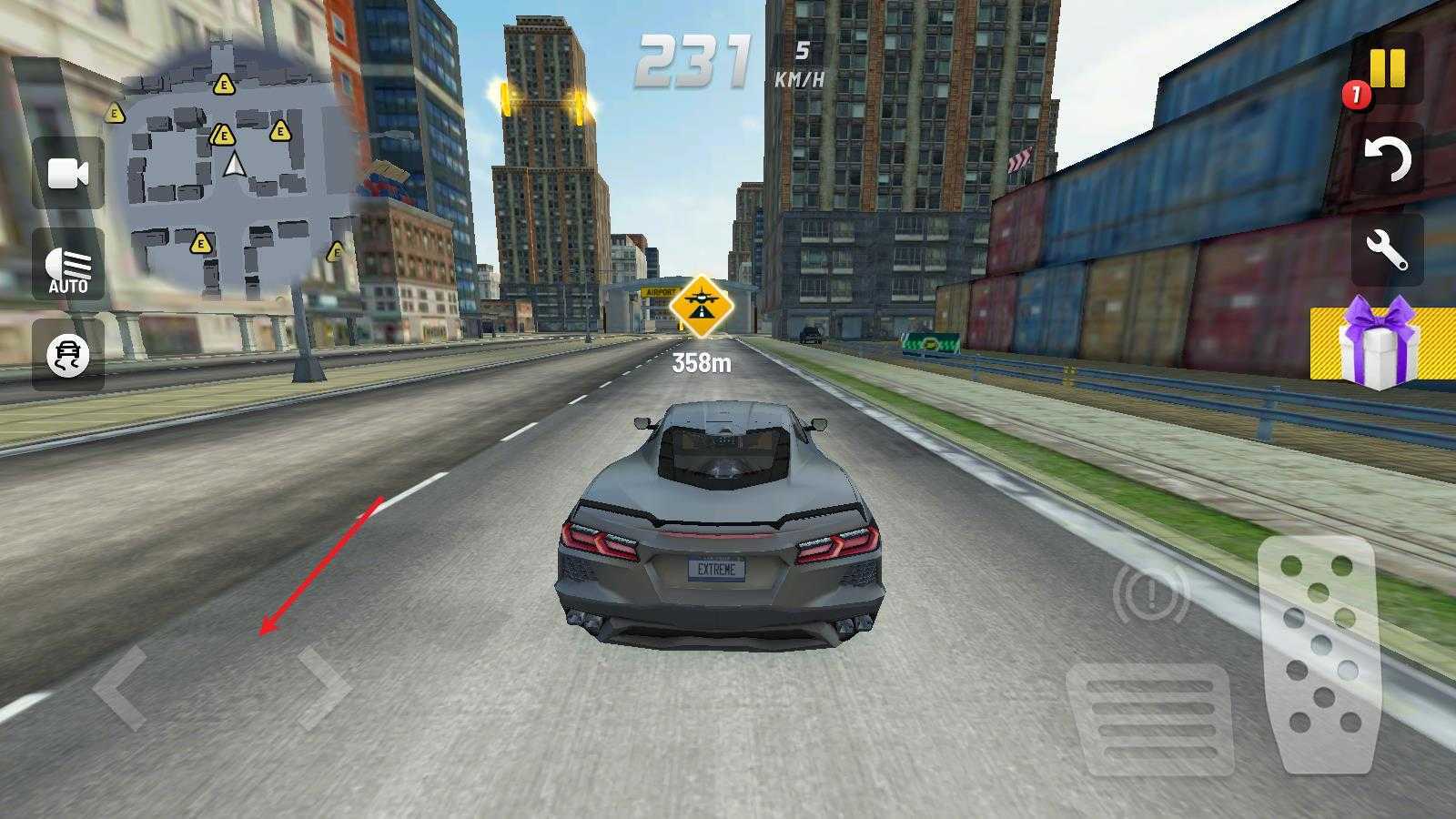This screenshot has width=1456, height=819.
Task: Engage the handbrake icon
Action: click(x=1150, y=595)
